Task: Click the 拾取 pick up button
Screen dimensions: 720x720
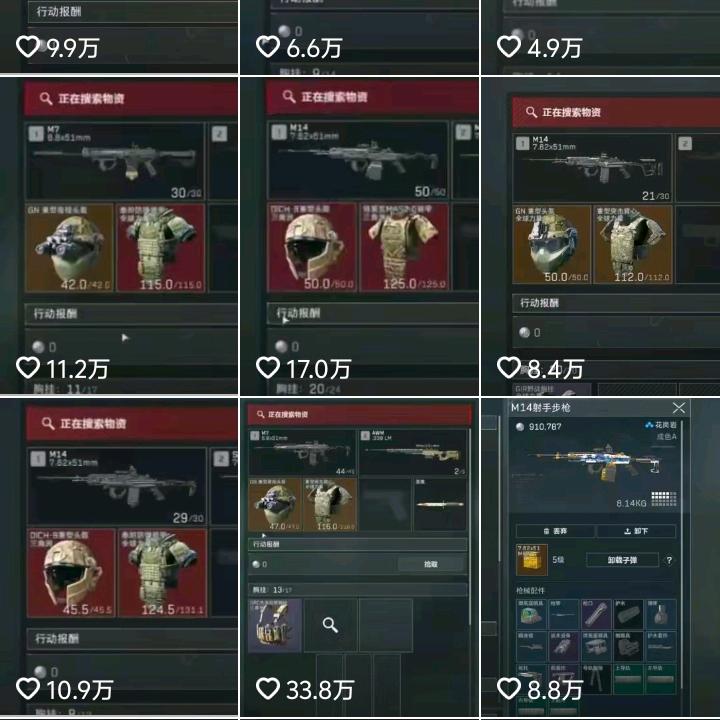Action: coord(431,565)
